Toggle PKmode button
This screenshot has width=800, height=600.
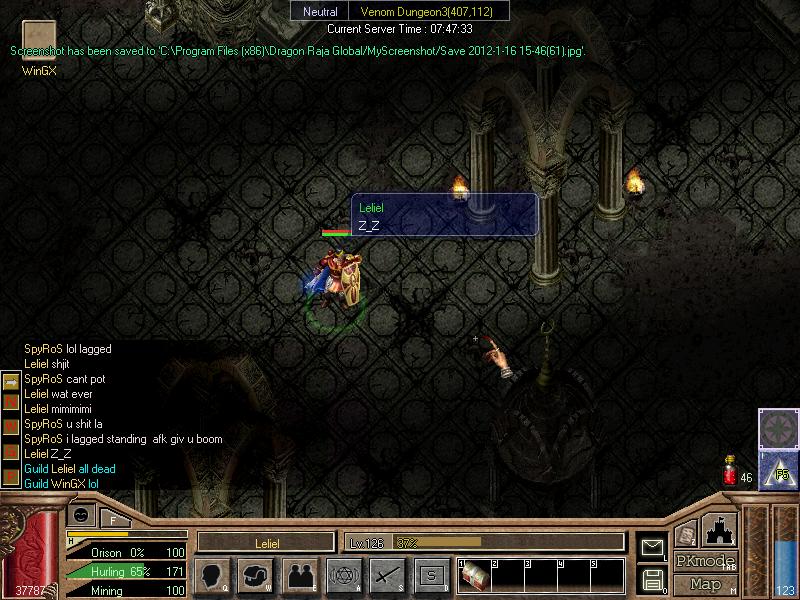click(x=704, y=561)
